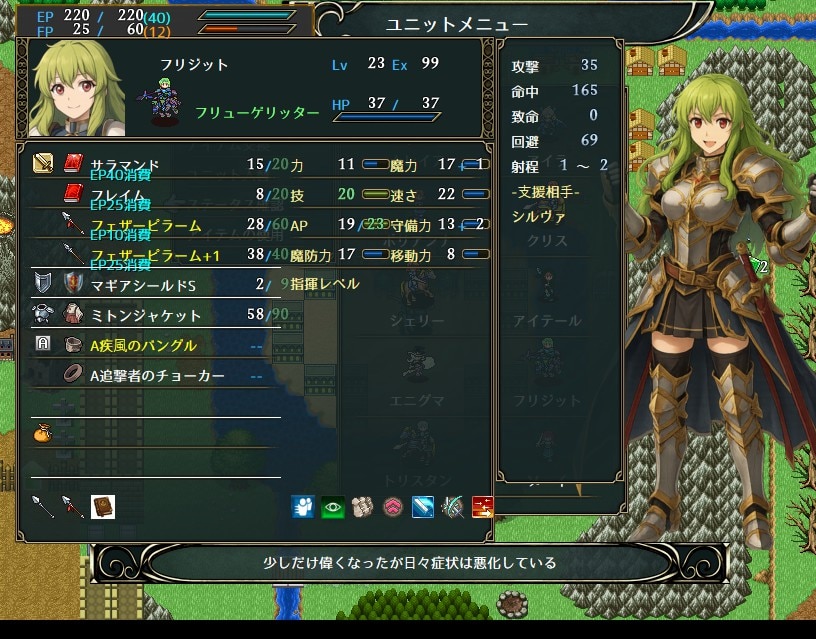Select the A追撃者のチョーカー accessory
Viewport: 816px width, 639px height.
coord(157,375)
